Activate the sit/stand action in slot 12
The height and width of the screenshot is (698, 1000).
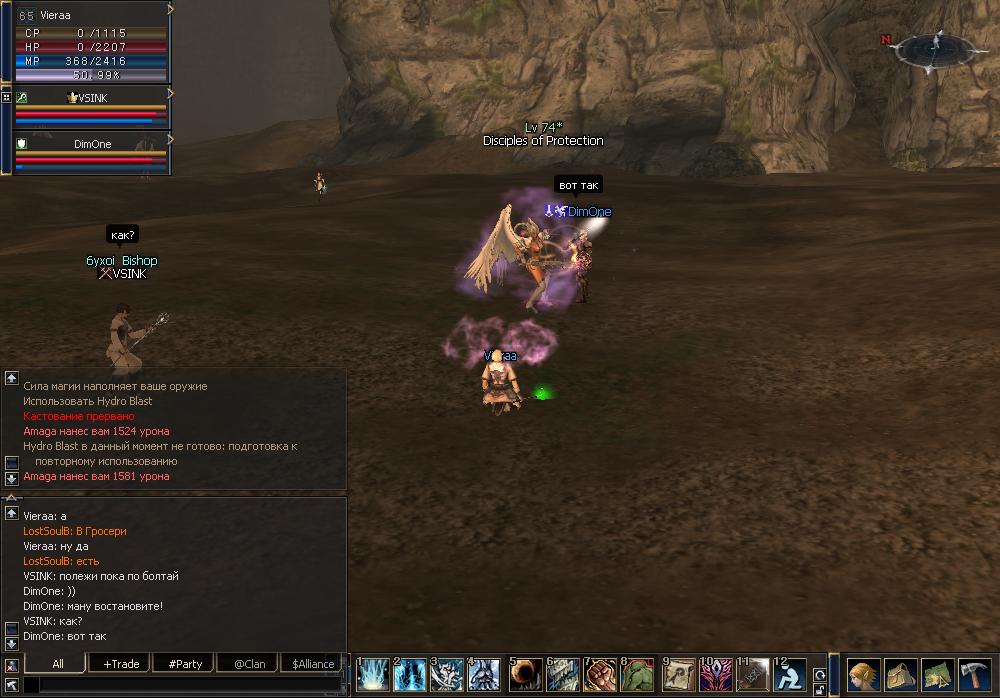point(790,675)
